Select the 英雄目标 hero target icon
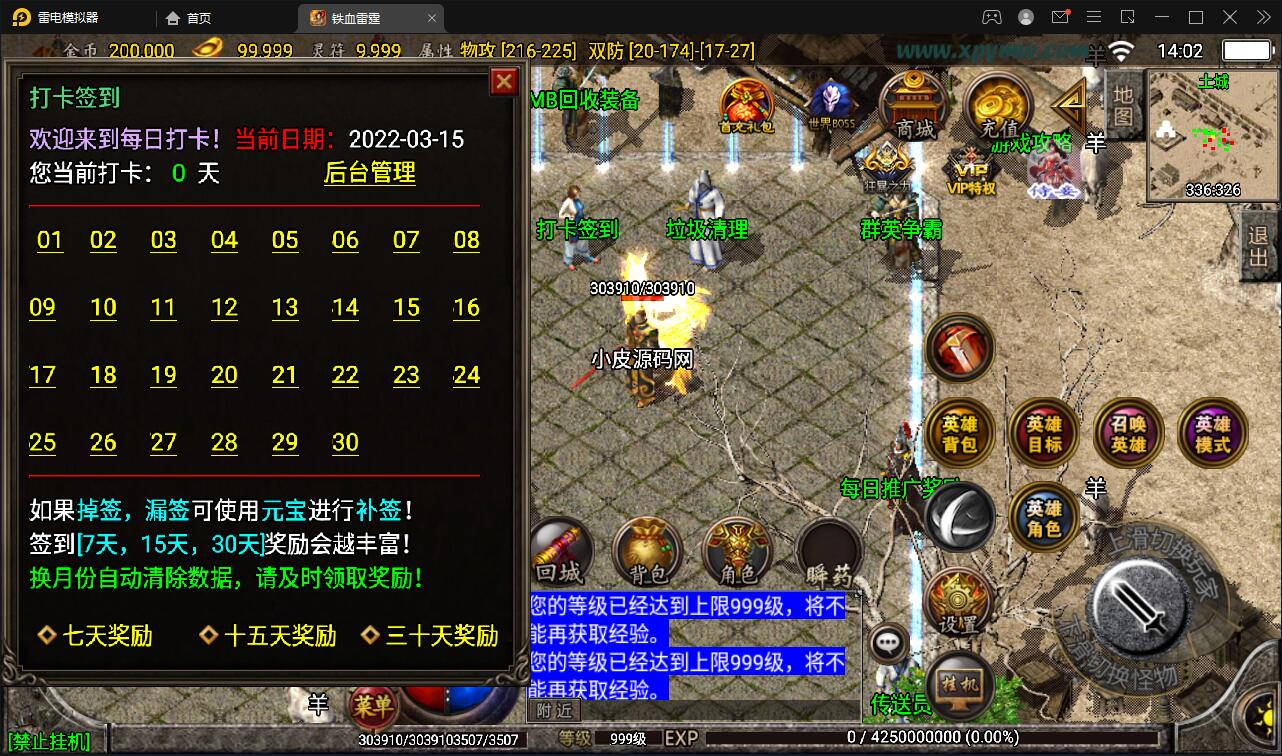The image size is (1282, 756). (x=1044, y=432)
